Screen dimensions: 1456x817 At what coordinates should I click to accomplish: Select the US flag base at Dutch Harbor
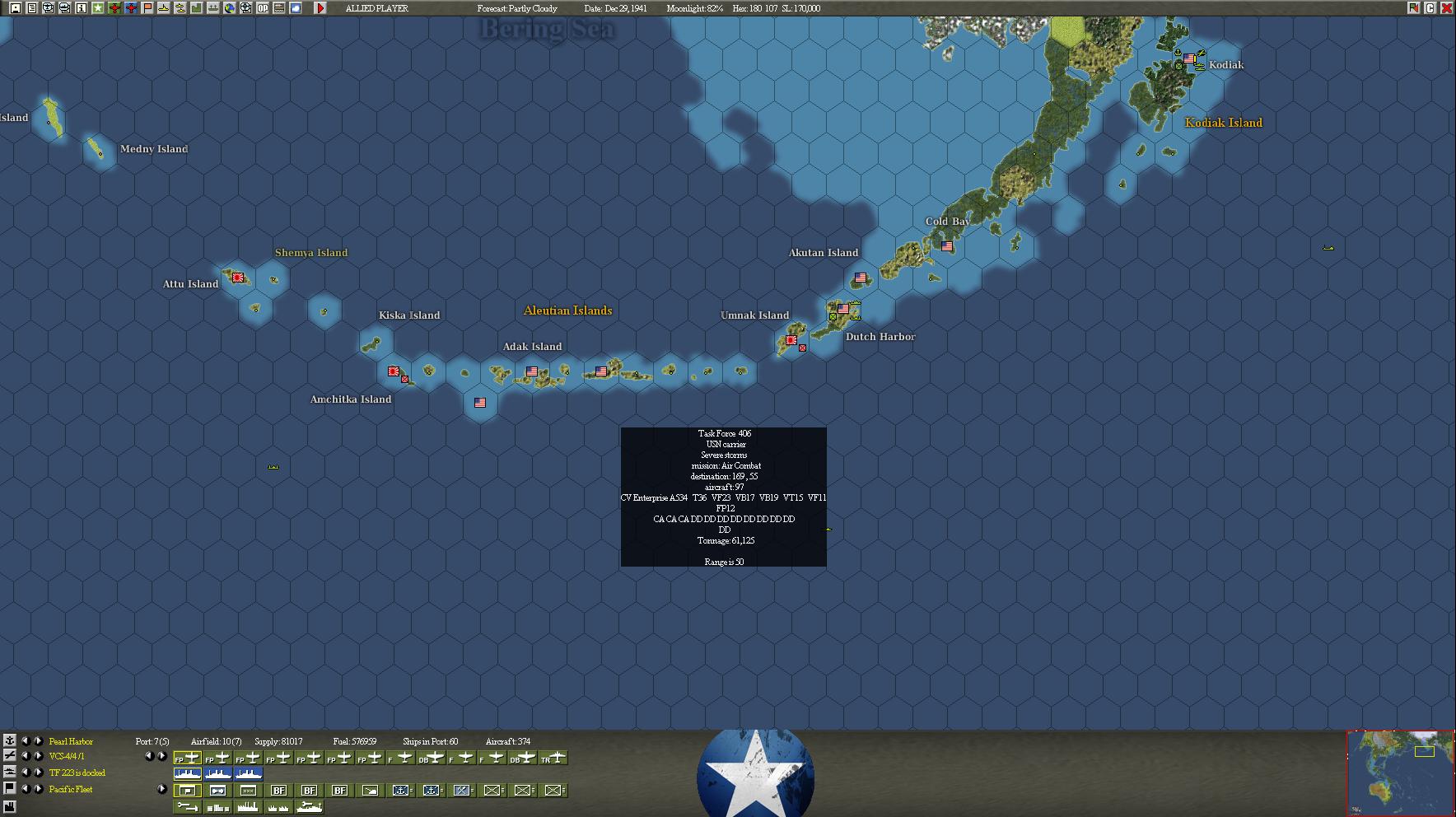tap(843, 310)
